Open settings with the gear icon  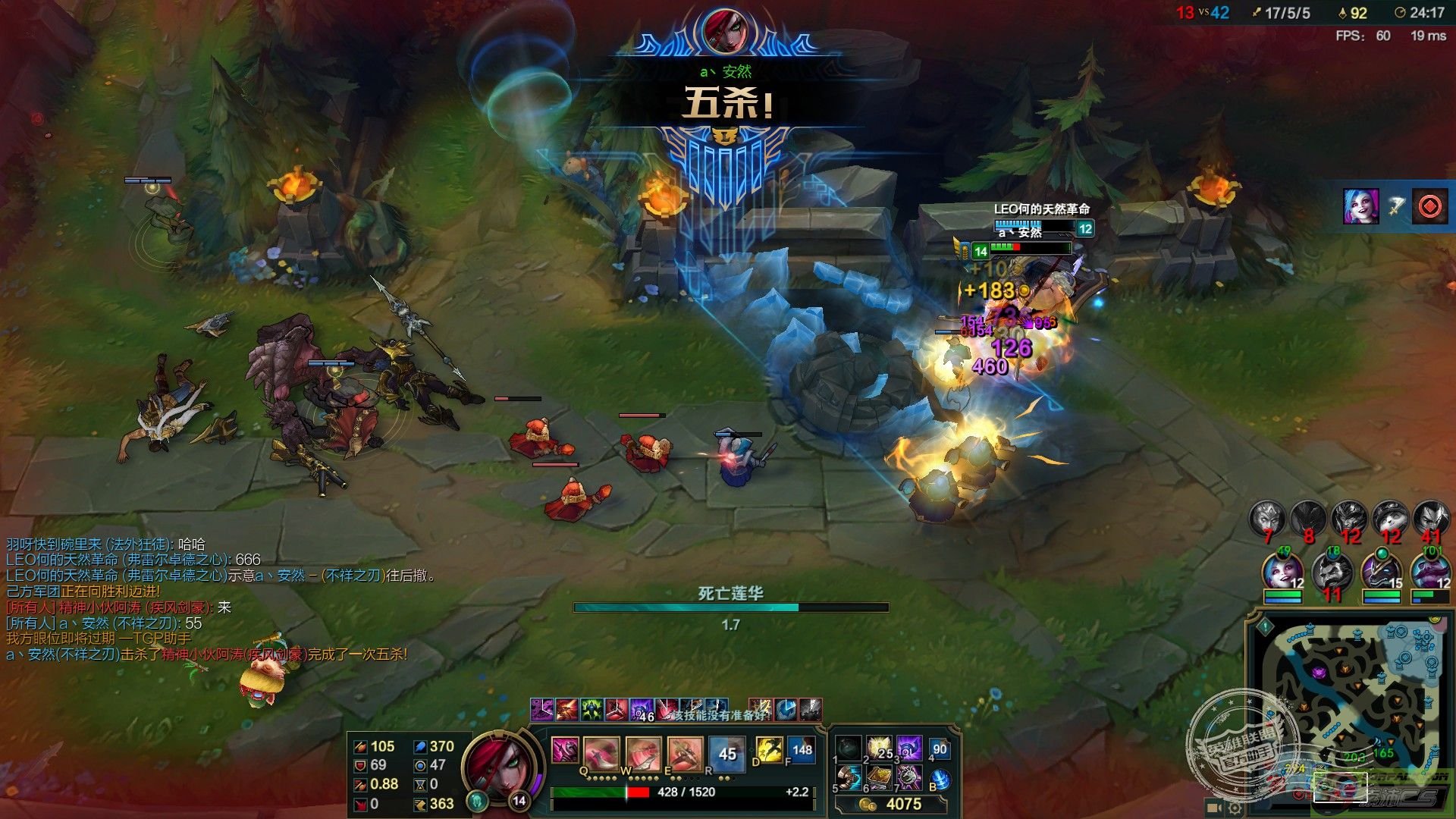pos(1235,808)
